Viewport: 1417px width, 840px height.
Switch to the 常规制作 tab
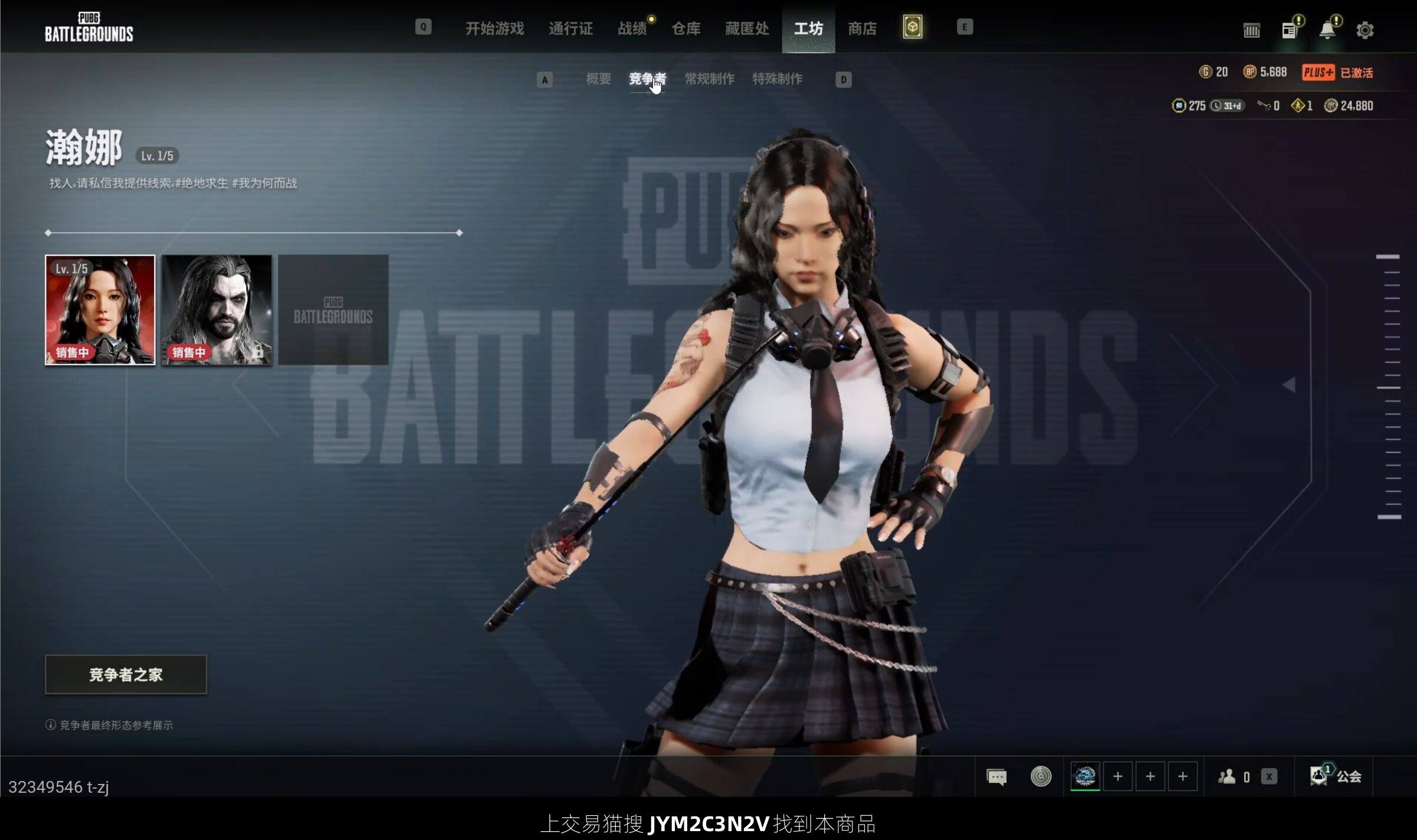tap(709, 79)
